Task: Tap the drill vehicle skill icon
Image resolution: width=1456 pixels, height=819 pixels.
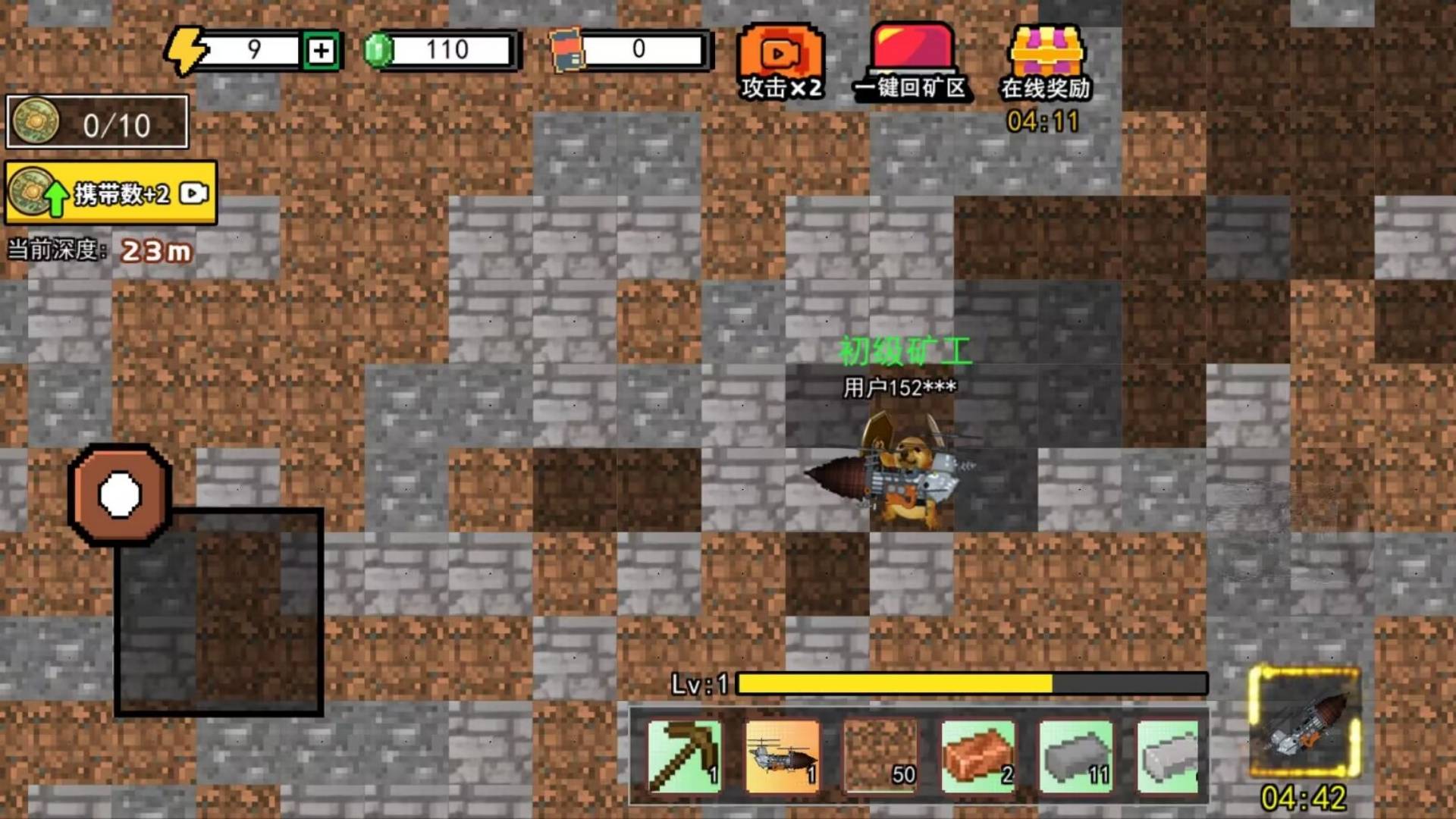Action: pos(1304,722)
